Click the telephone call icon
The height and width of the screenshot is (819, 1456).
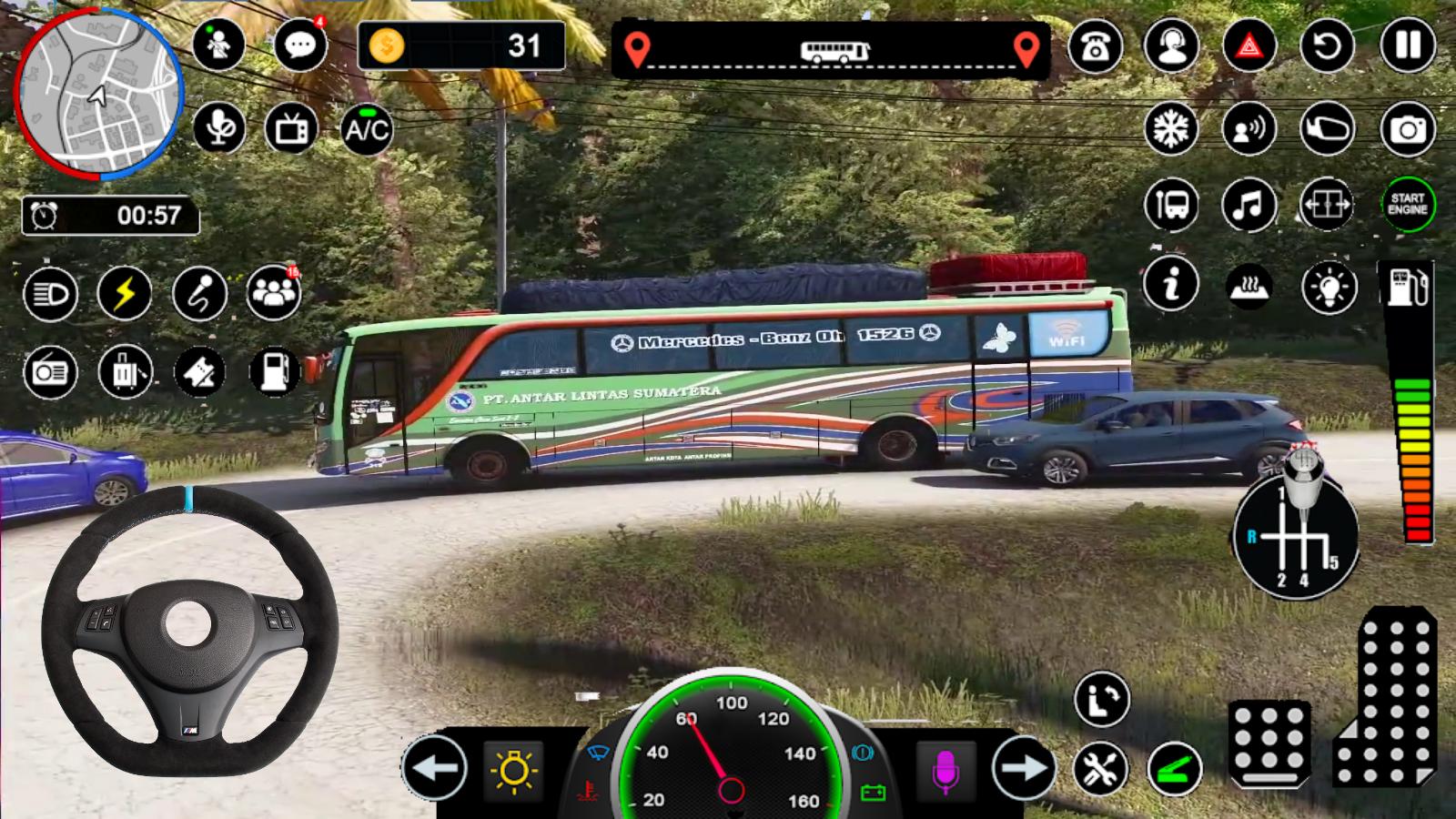coord(1095,45)
